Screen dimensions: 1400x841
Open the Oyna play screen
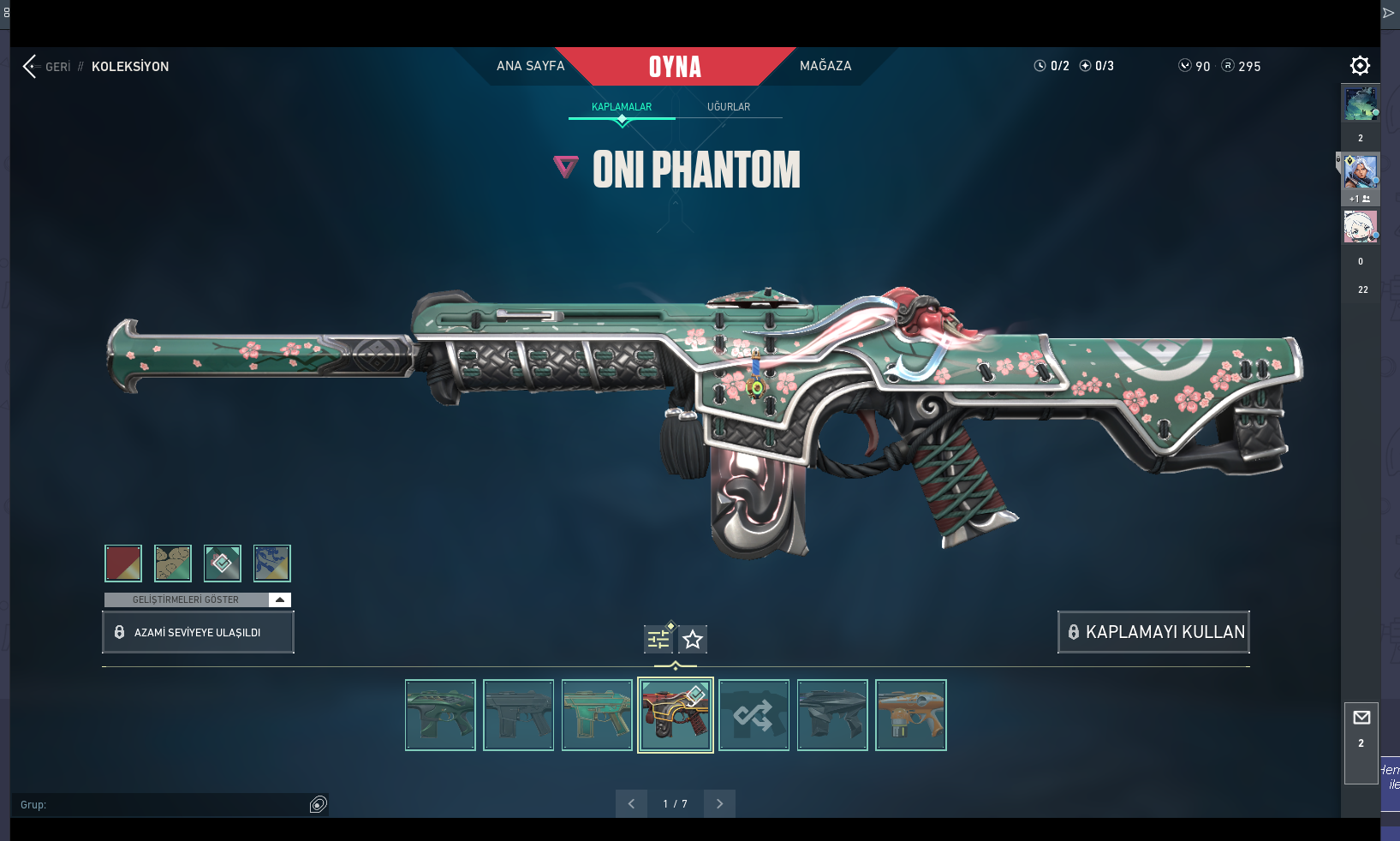point(675,66)
